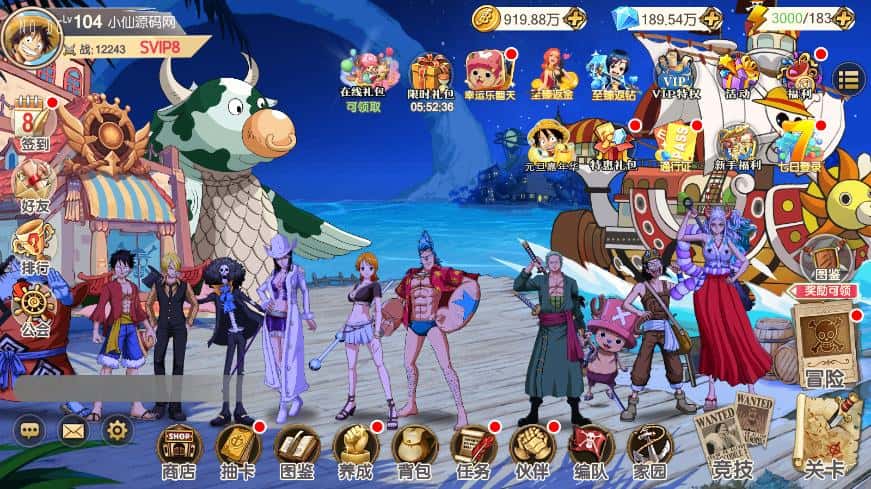This screenshot has width=871, height=489.
Task: View the 排行 rankings trophy
Action: click(x=33, y=244)
